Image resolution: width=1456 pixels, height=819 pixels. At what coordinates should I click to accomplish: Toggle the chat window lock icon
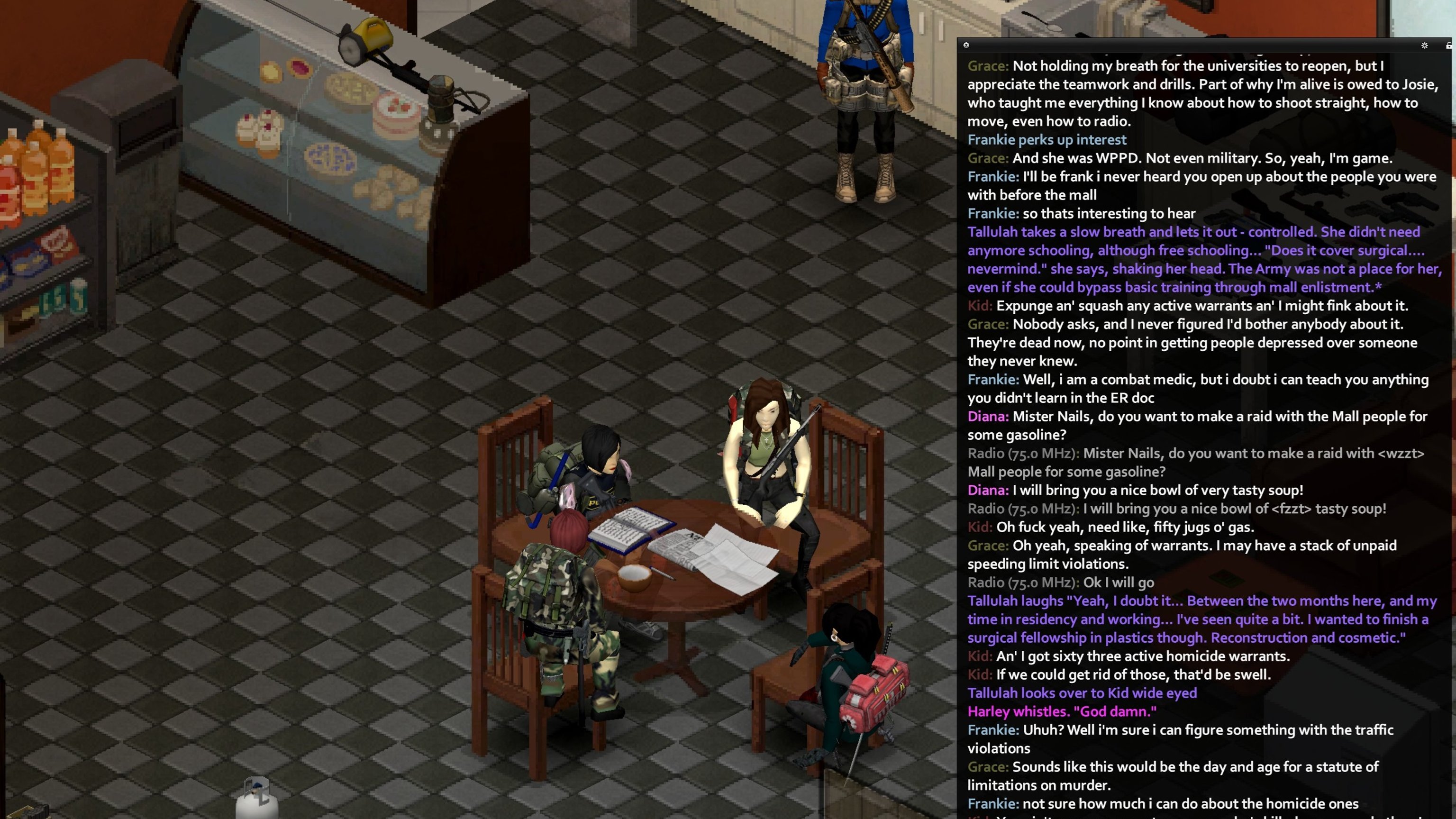pyautogui.click(x=1448, y=45)
